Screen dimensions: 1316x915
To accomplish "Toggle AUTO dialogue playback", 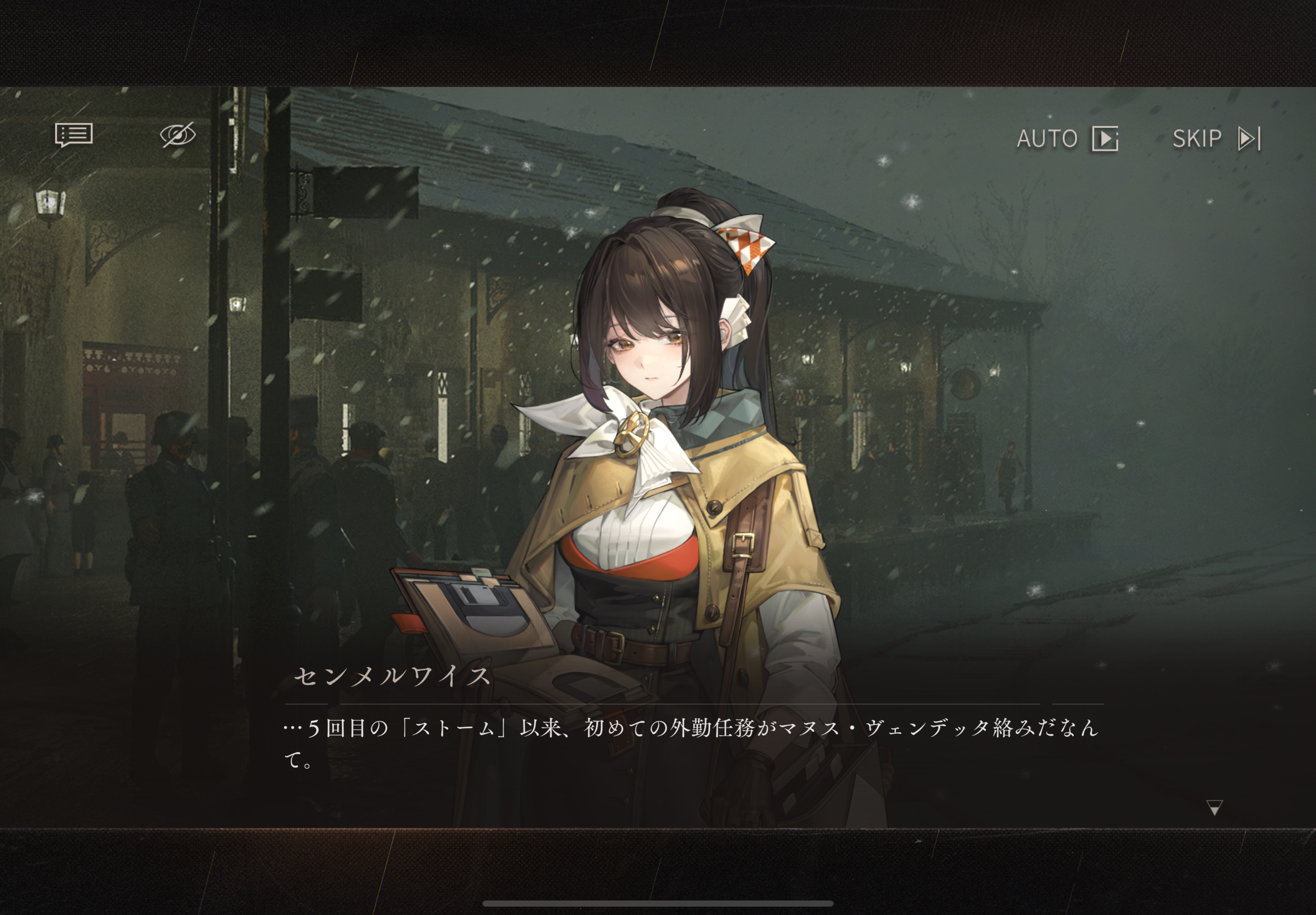I will coord(1067,139).
